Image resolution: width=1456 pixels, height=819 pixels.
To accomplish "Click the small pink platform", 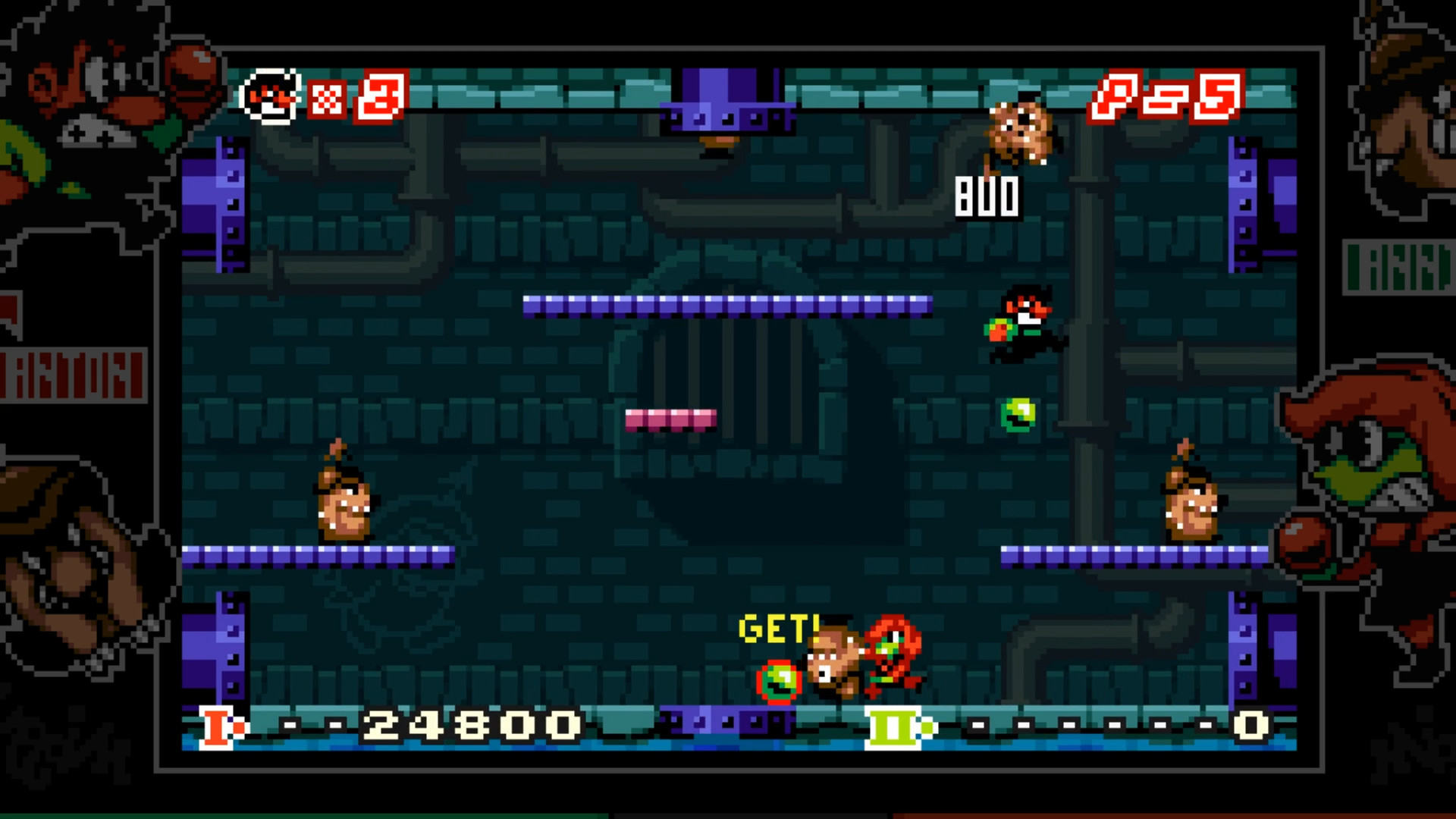I will tap(671, 421).
